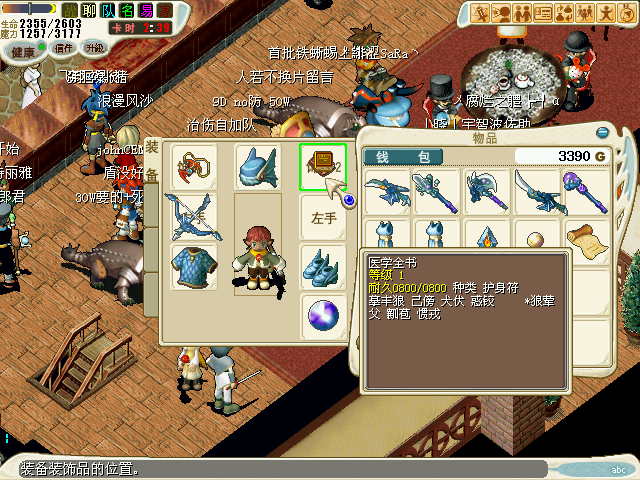
Task: Select the scroll item in inventory
Action: point(587,241)
